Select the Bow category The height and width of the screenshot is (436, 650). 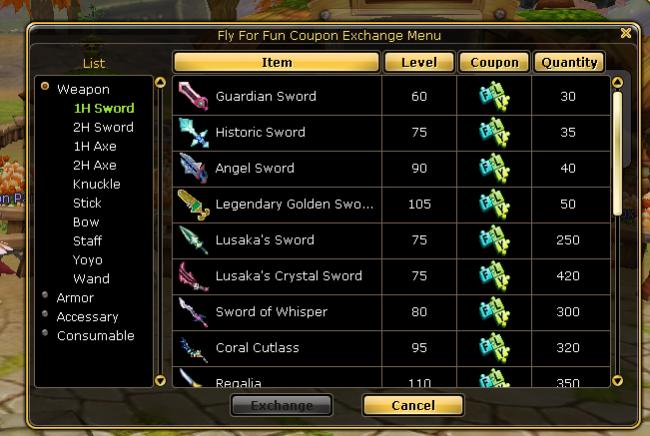tap(86, 222)
